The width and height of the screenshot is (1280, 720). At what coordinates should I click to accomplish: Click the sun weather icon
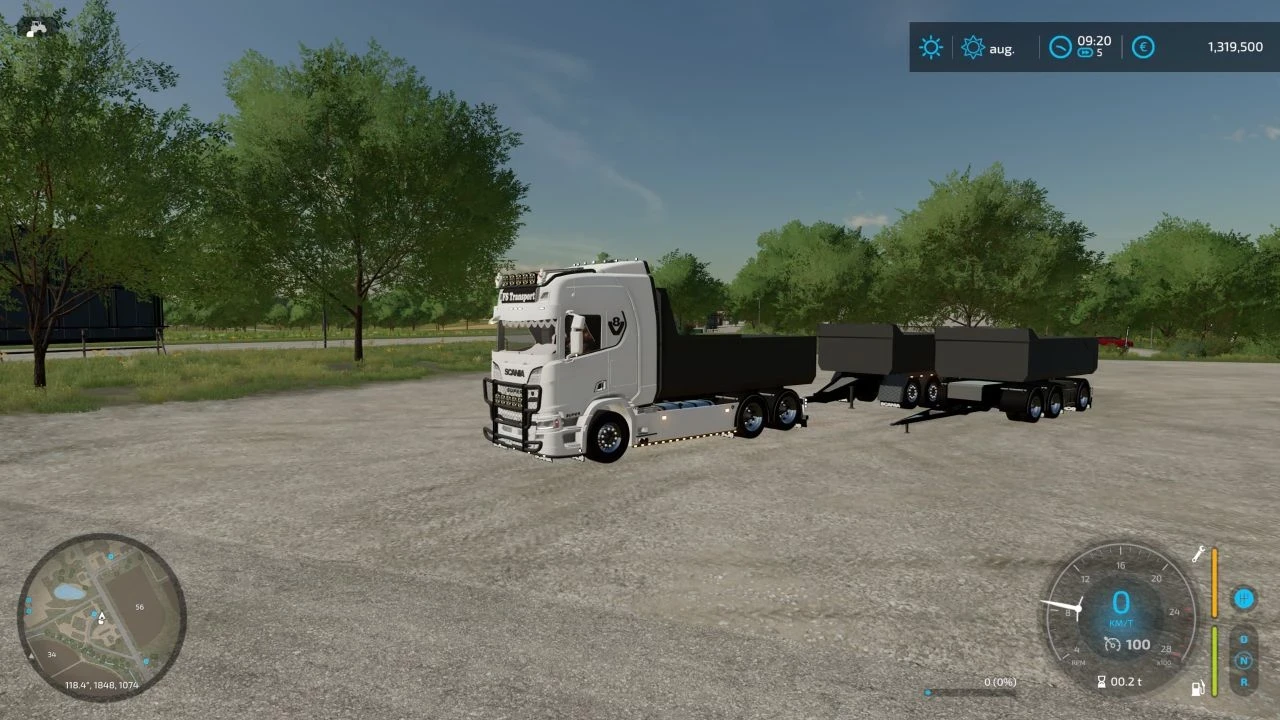pyautogui.click(x=930, y=47)
